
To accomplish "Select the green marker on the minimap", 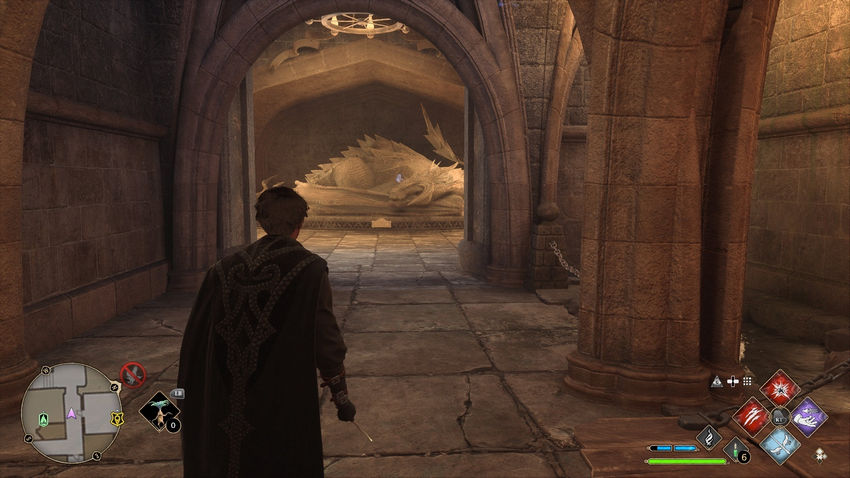I will (42, 418).
